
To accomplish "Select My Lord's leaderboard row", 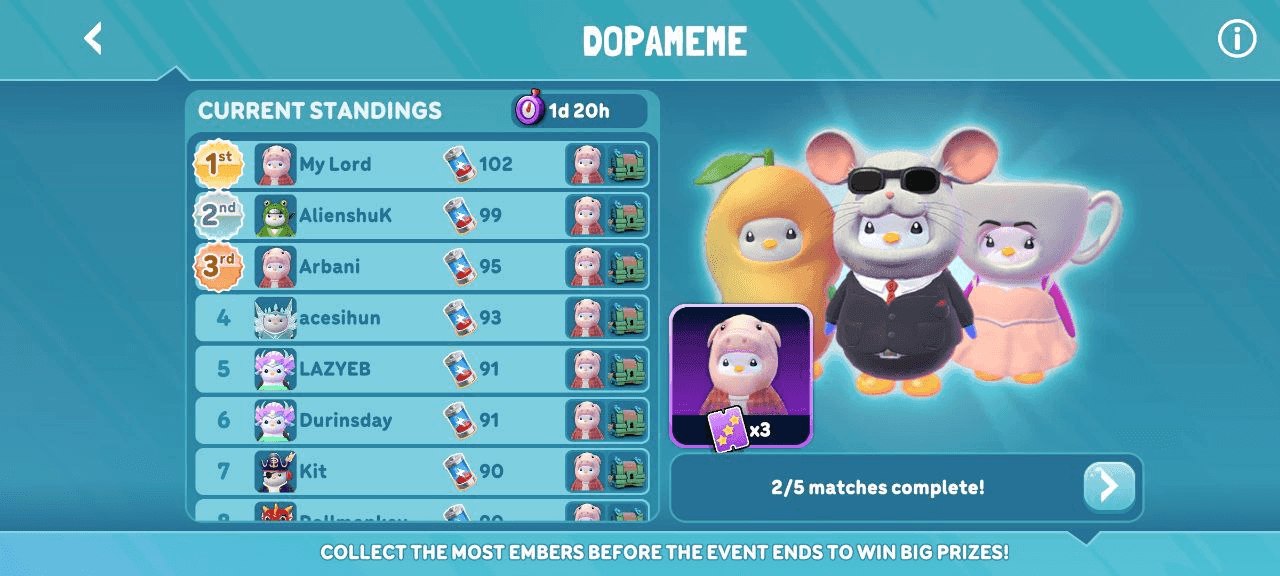I will point(420,164).
